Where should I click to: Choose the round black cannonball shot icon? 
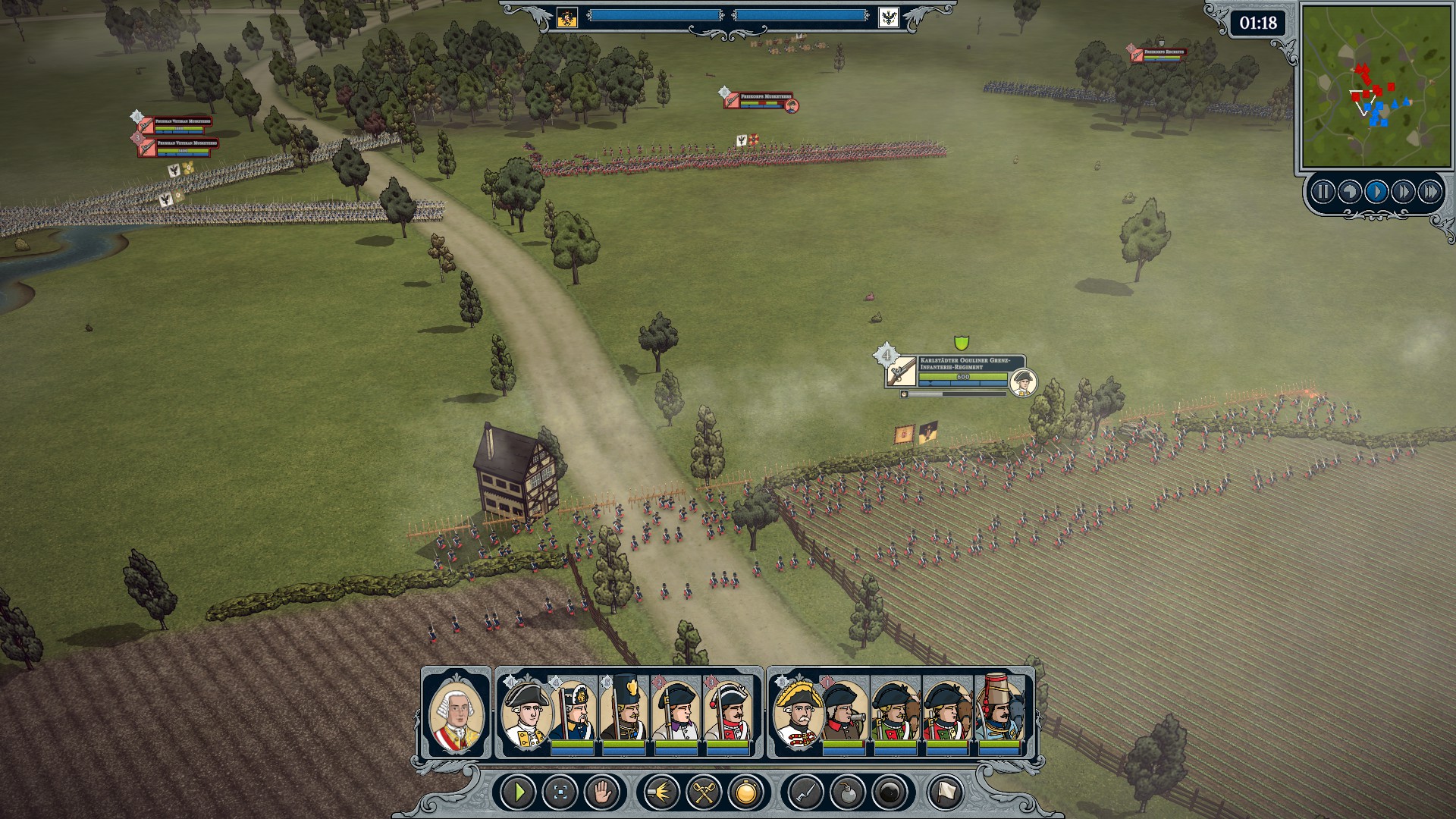[x=890, y=792]
